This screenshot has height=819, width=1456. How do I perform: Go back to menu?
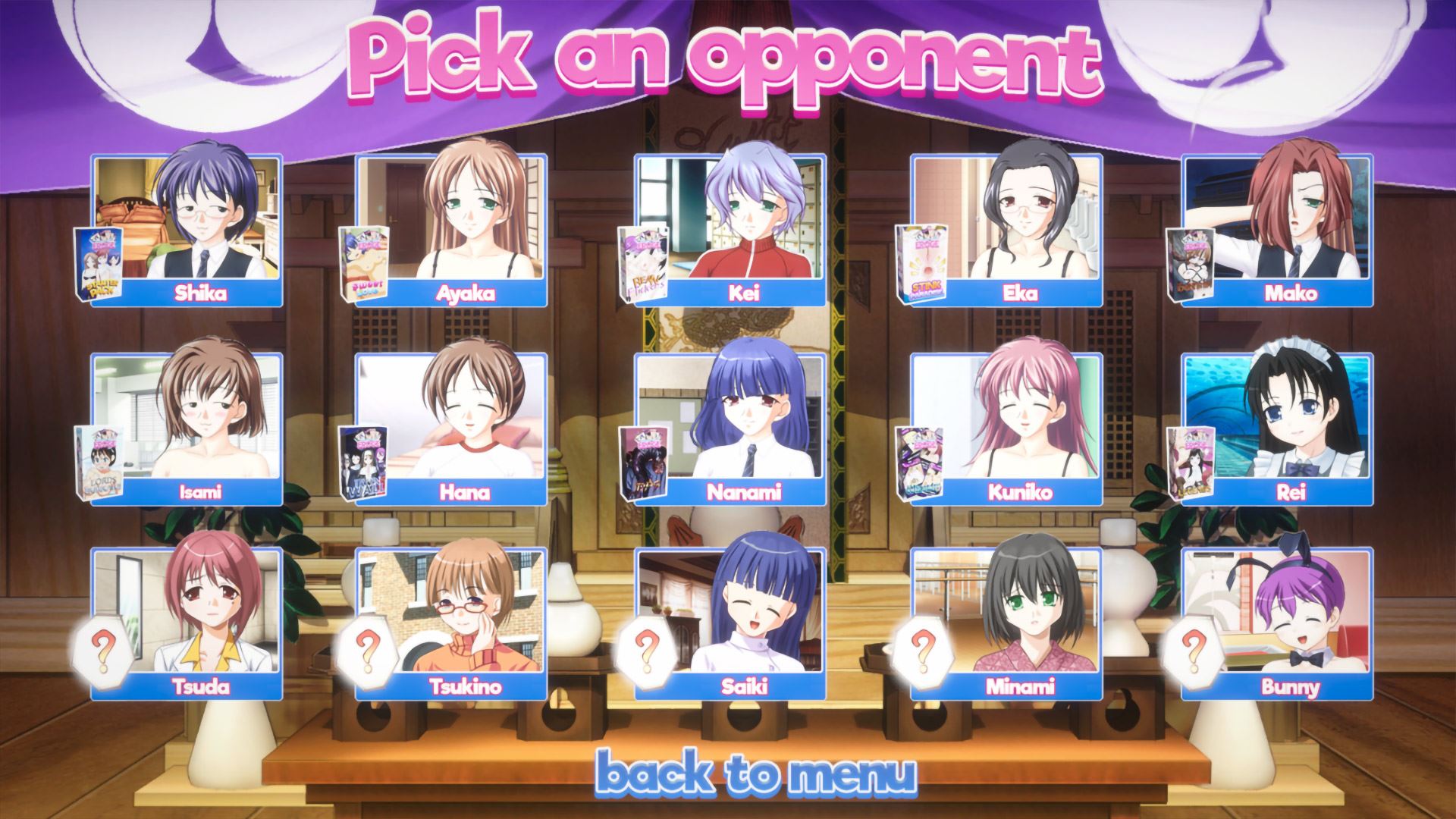(x=755, y=773)
